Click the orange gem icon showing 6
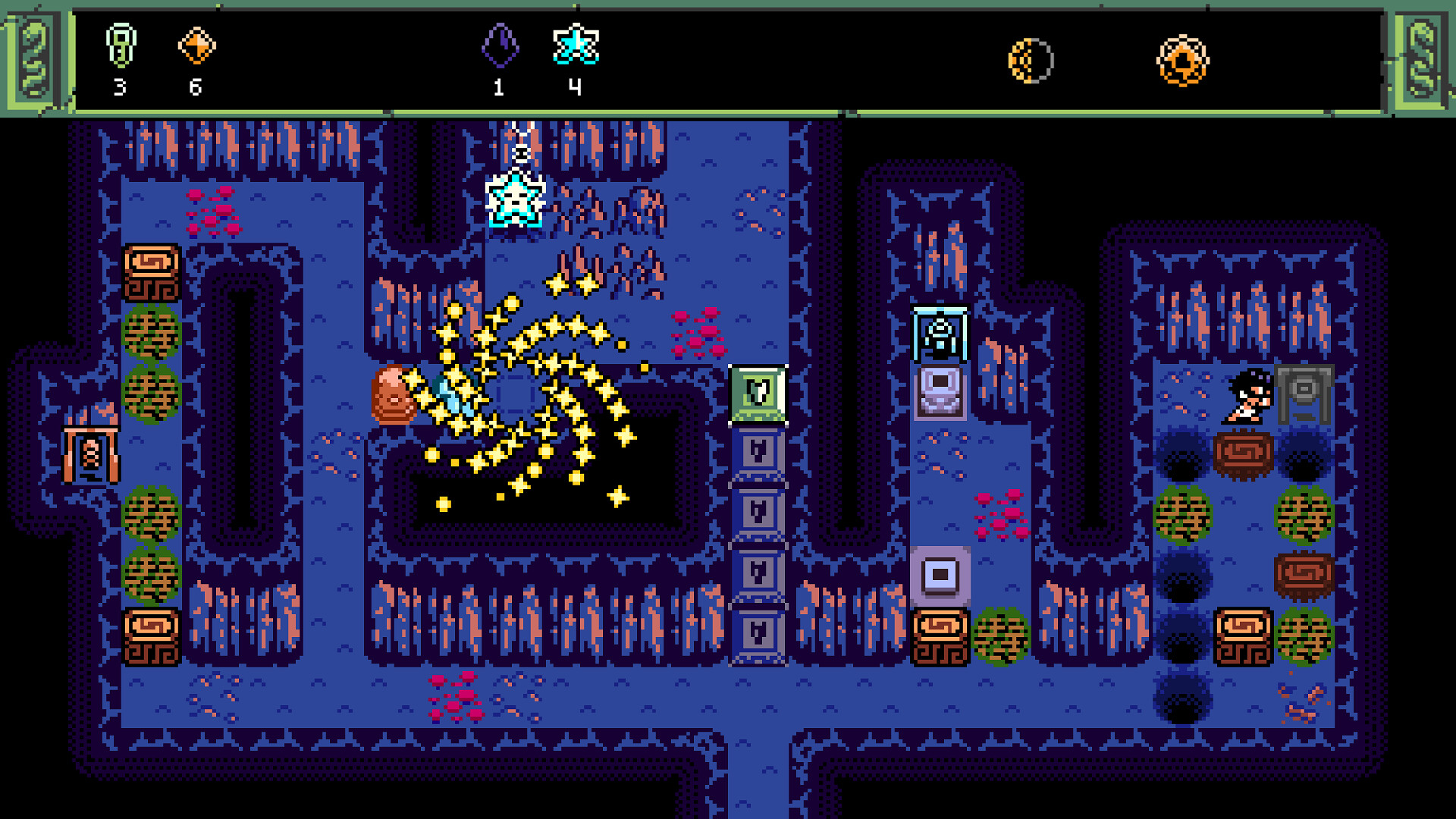The height and width of the screenshot is (819, 1456). [196, 45]
